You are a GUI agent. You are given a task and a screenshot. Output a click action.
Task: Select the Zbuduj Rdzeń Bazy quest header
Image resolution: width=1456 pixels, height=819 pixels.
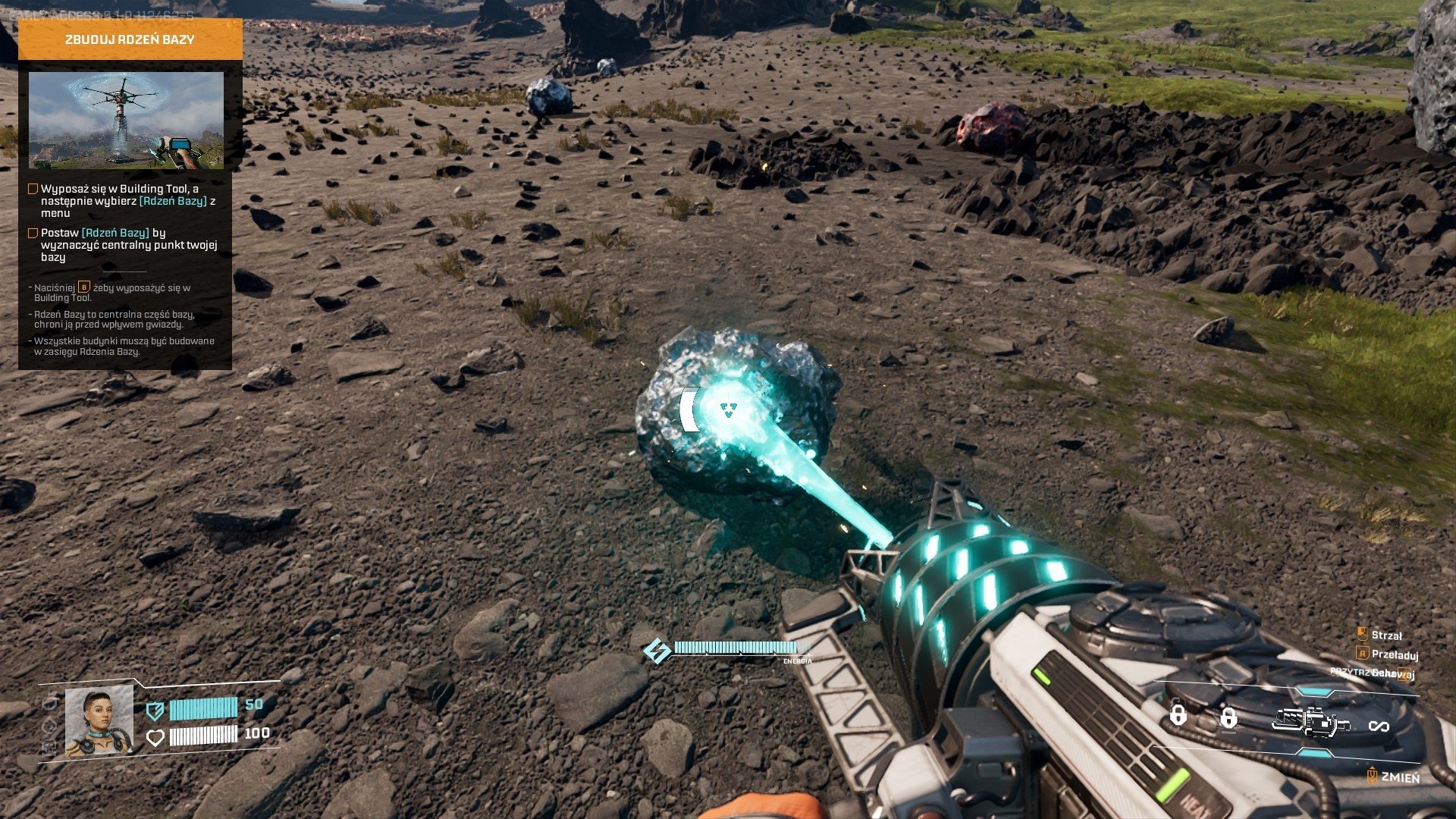pos(130,39)
